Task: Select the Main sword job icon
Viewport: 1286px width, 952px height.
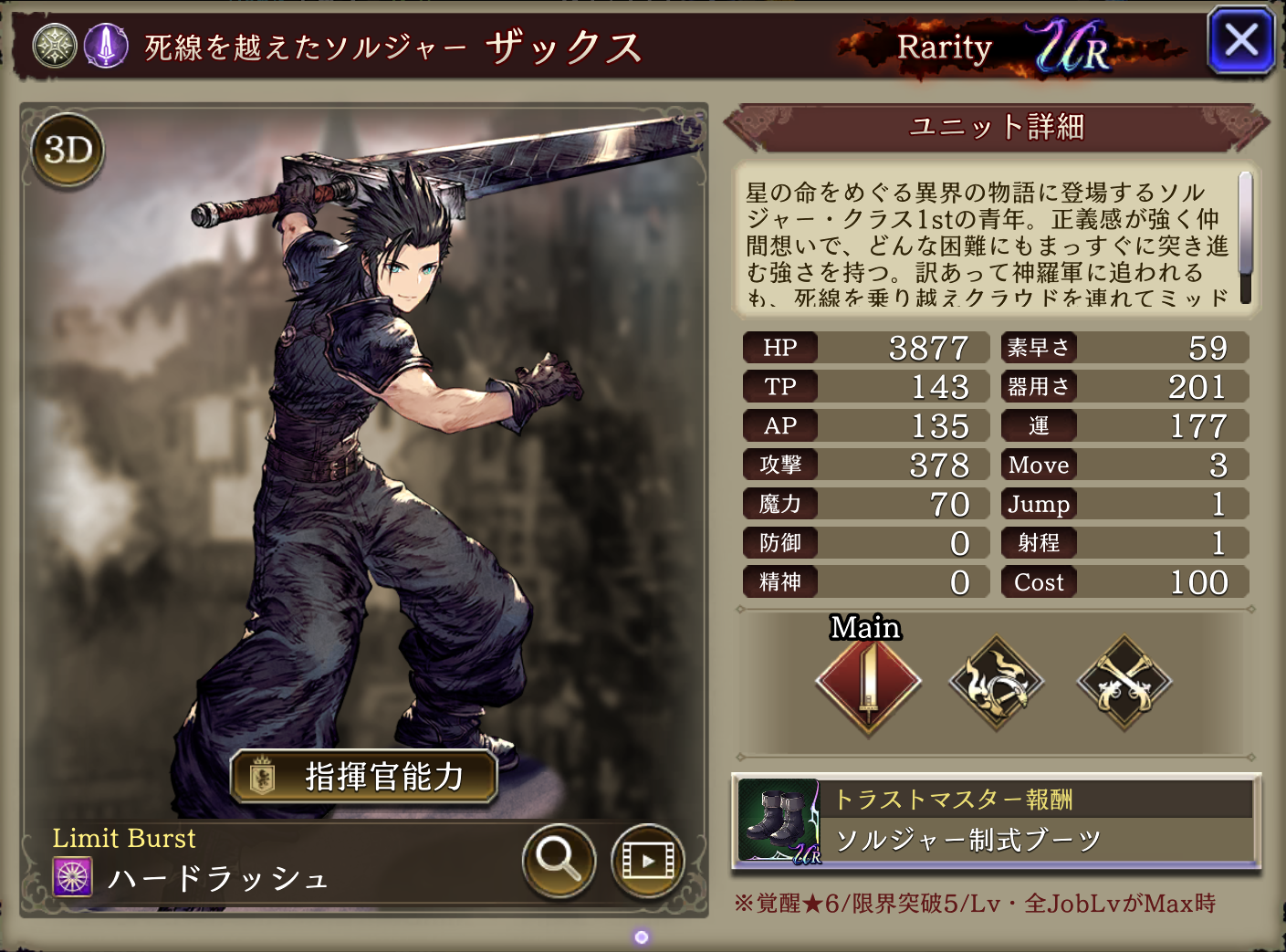Action: pos(868,683)
